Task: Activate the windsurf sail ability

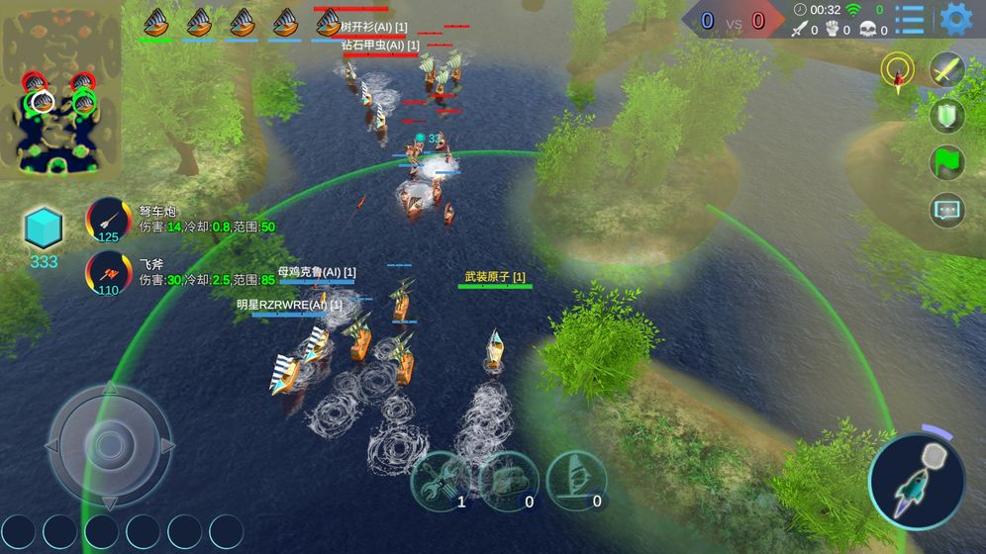Action: pos(577,481)
